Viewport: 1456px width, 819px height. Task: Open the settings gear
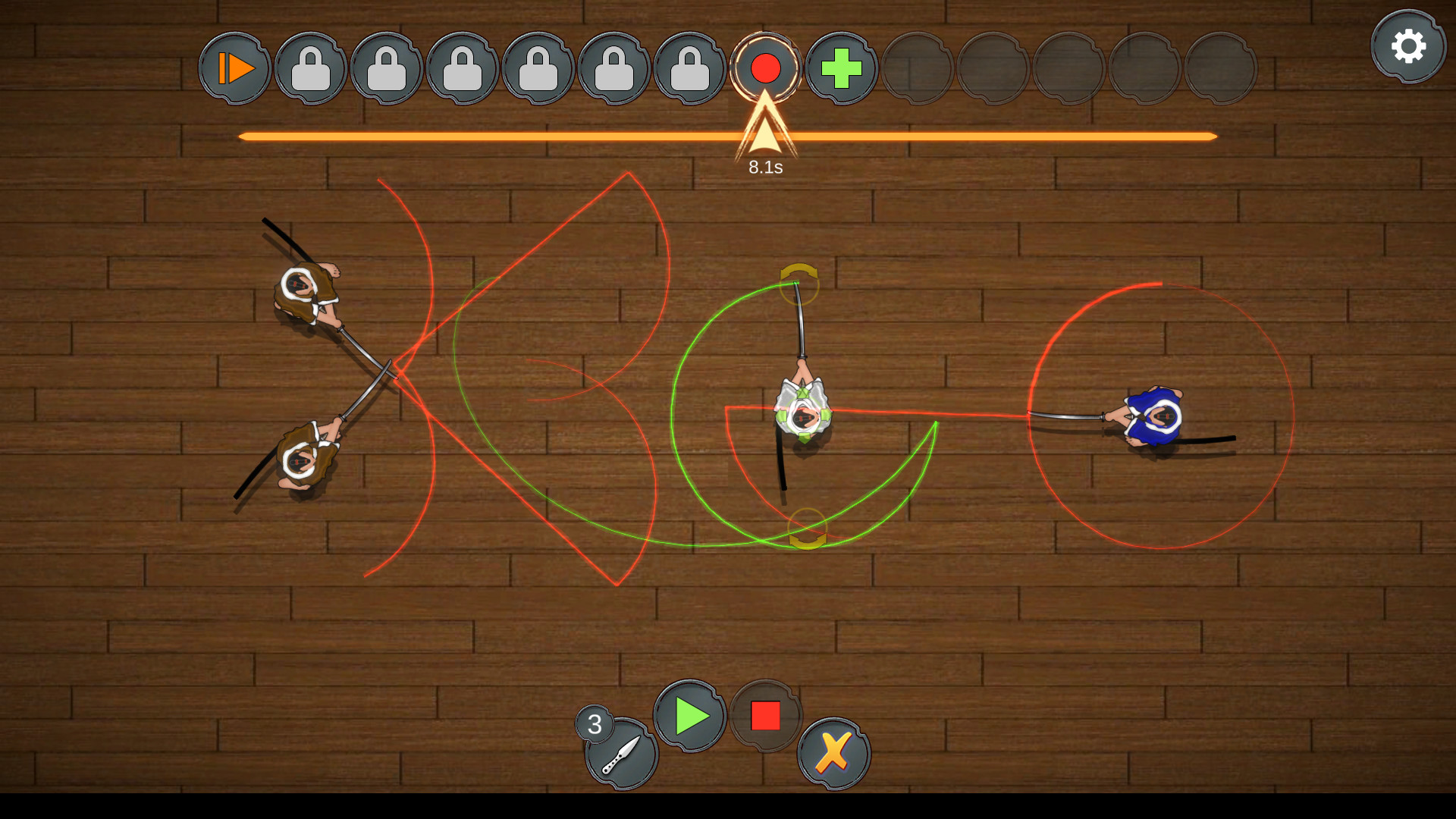pos(1409,47)
